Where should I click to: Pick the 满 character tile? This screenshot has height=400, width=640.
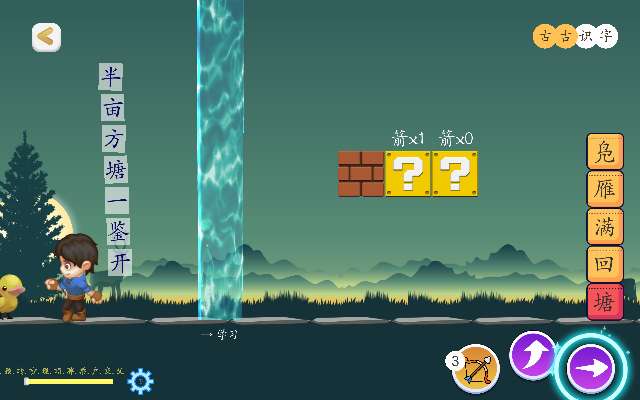coord(604,226)
